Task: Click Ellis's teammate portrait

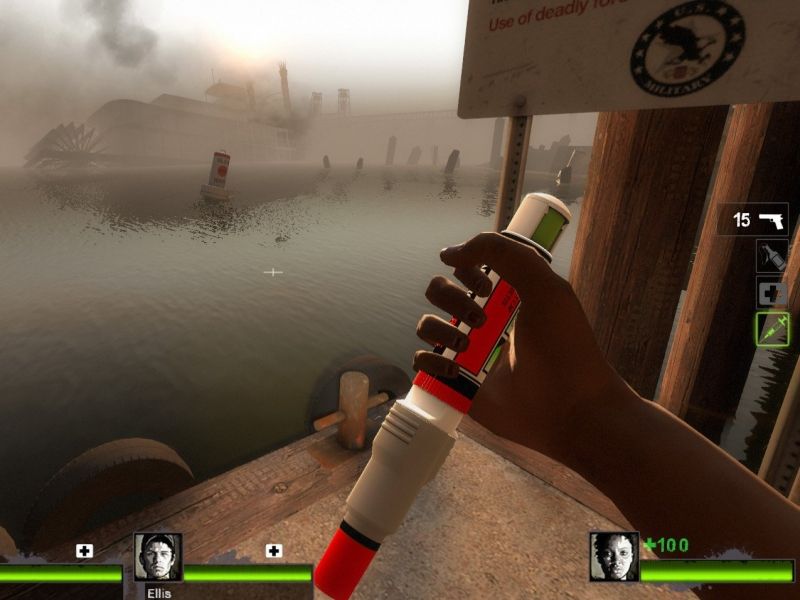Action: pyautogui.click(x=158, y=559)
